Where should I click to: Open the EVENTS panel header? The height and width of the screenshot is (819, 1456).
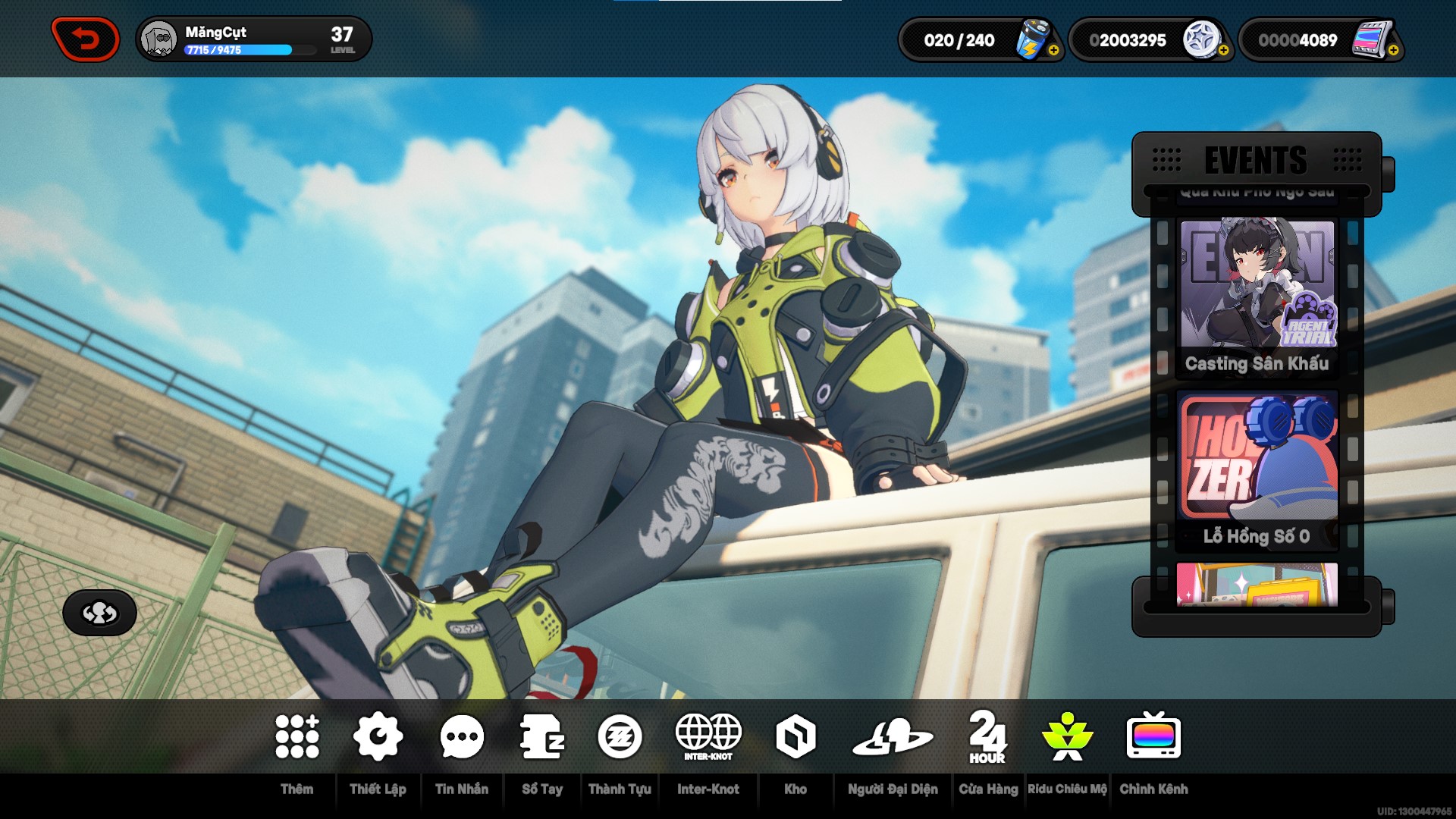1255,160
